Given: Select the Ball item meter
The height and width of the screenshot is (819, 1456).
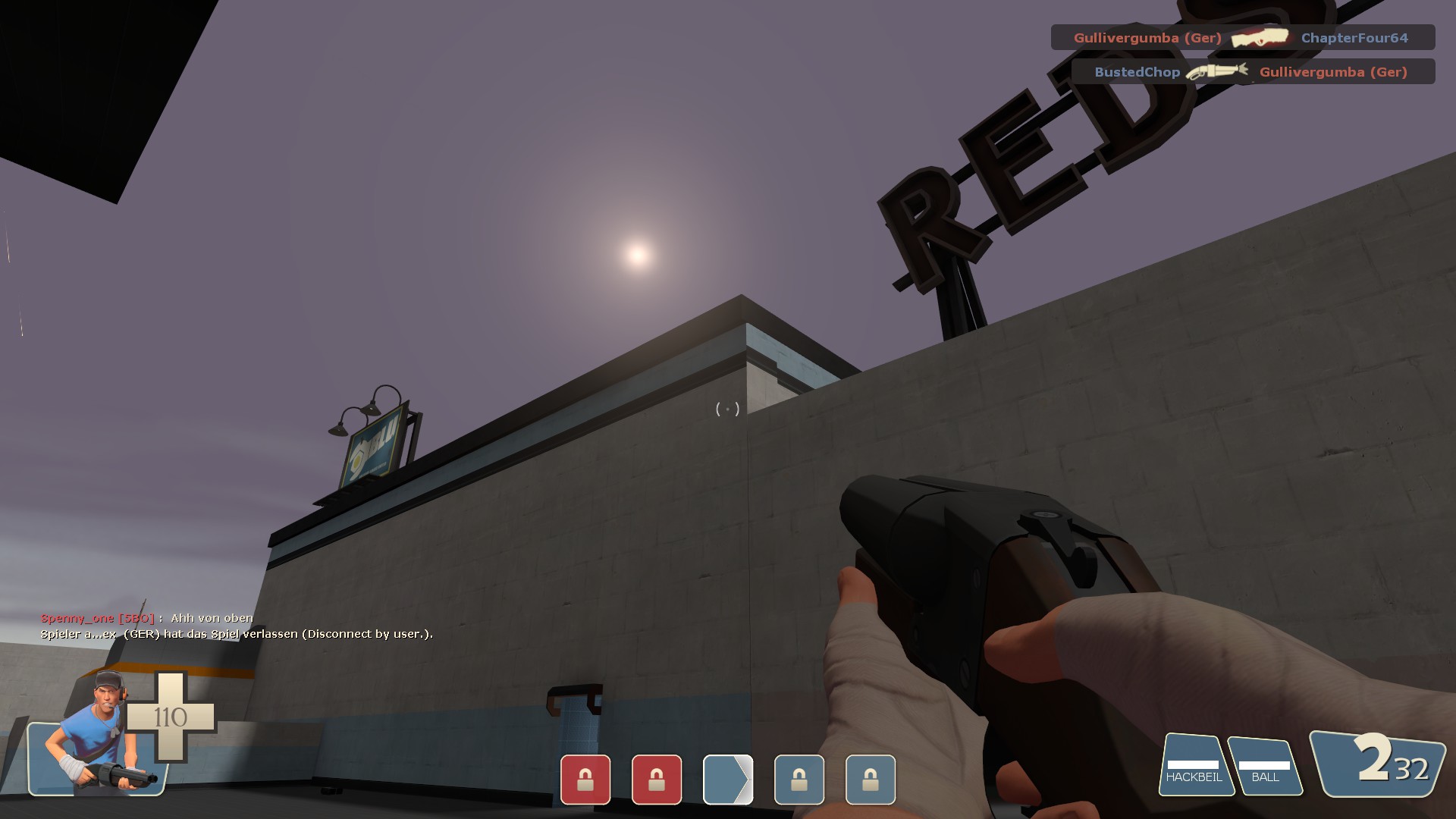Looking at the screenshot, I should click(1264, 767).
